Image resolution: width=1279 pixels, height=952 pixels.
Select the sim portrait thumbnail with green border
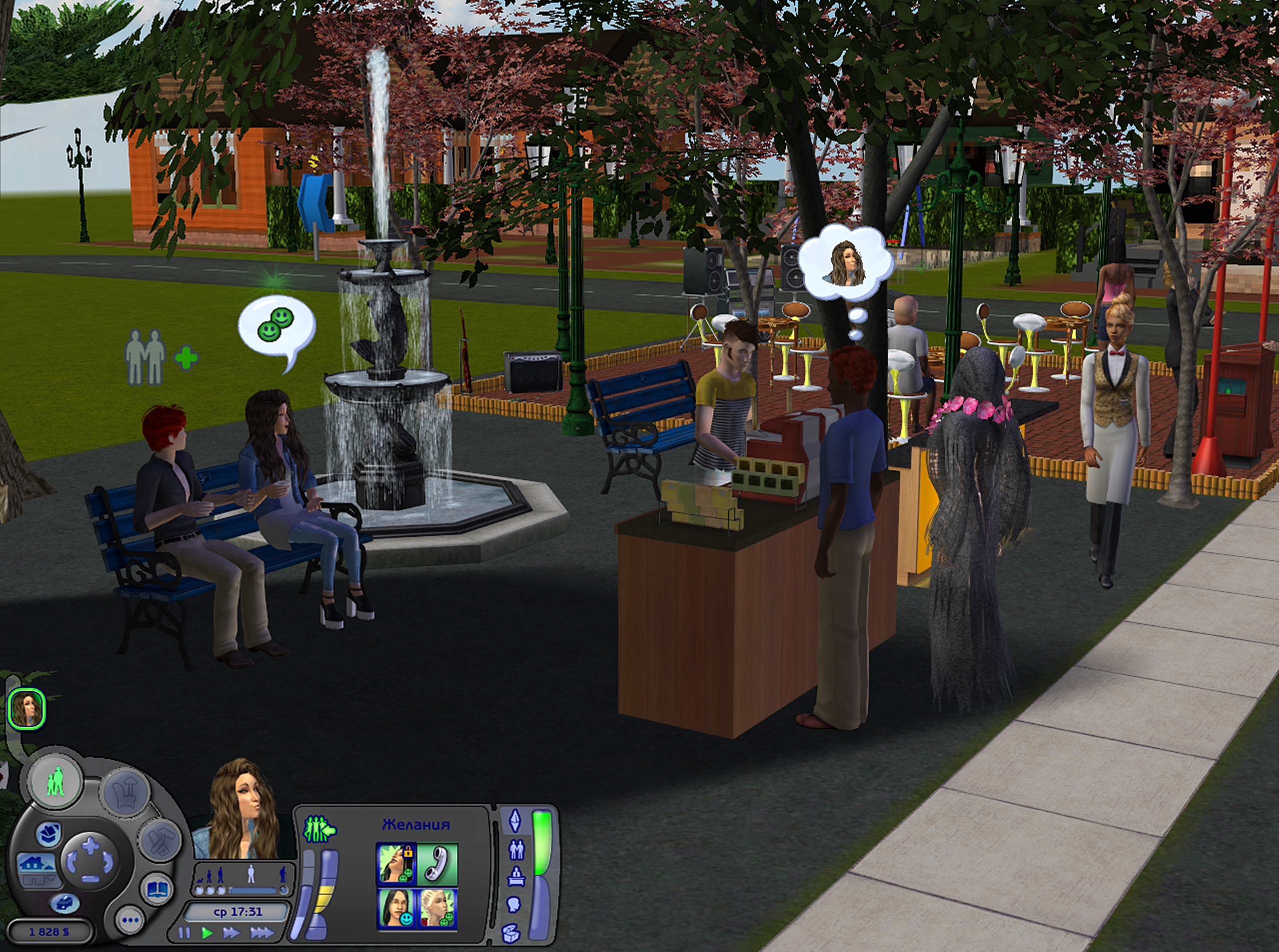[x=26, y=709]
